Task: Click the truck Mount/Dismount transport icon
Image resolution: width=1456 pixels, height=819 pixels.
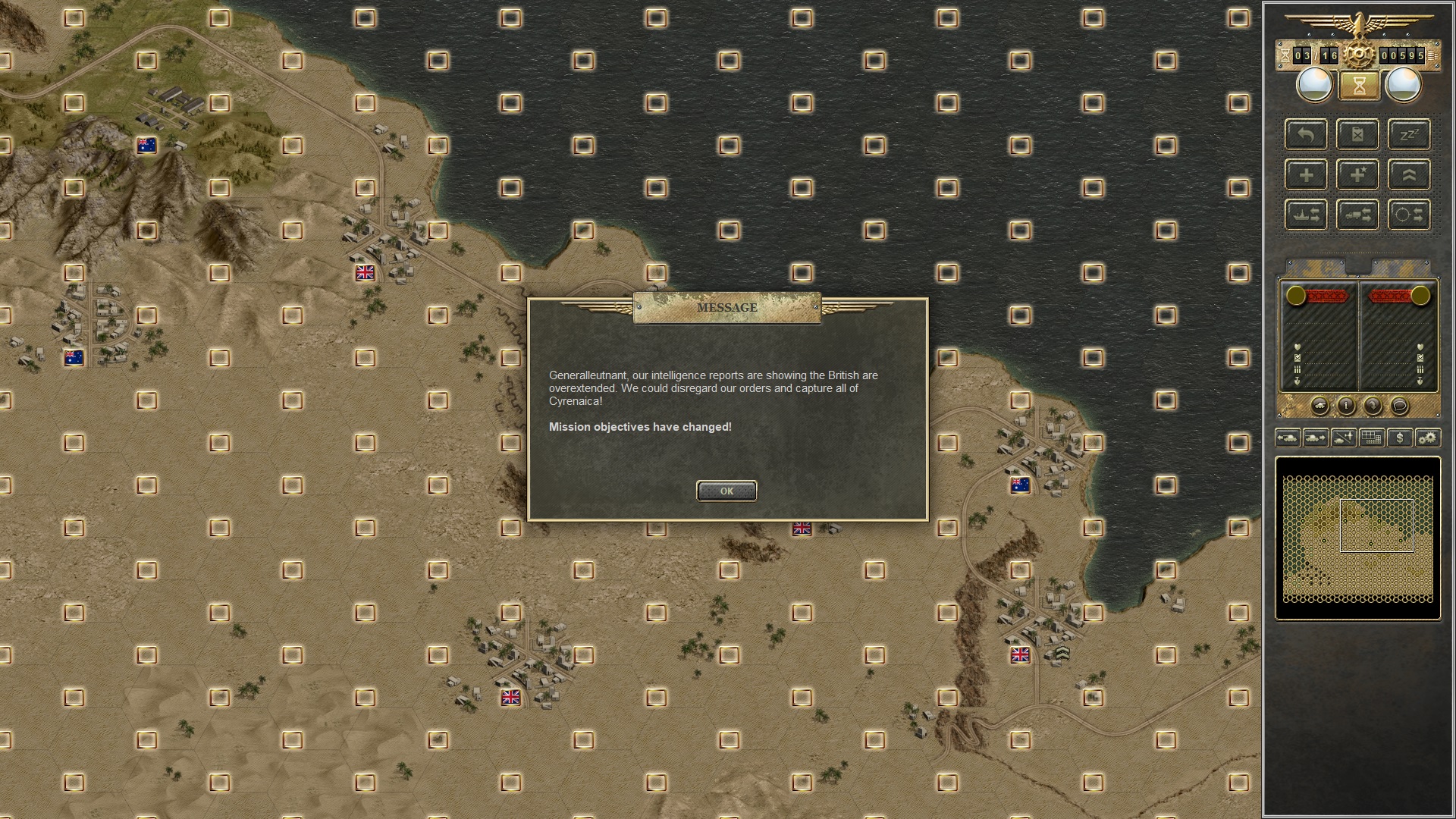Action: [1358, 215]
